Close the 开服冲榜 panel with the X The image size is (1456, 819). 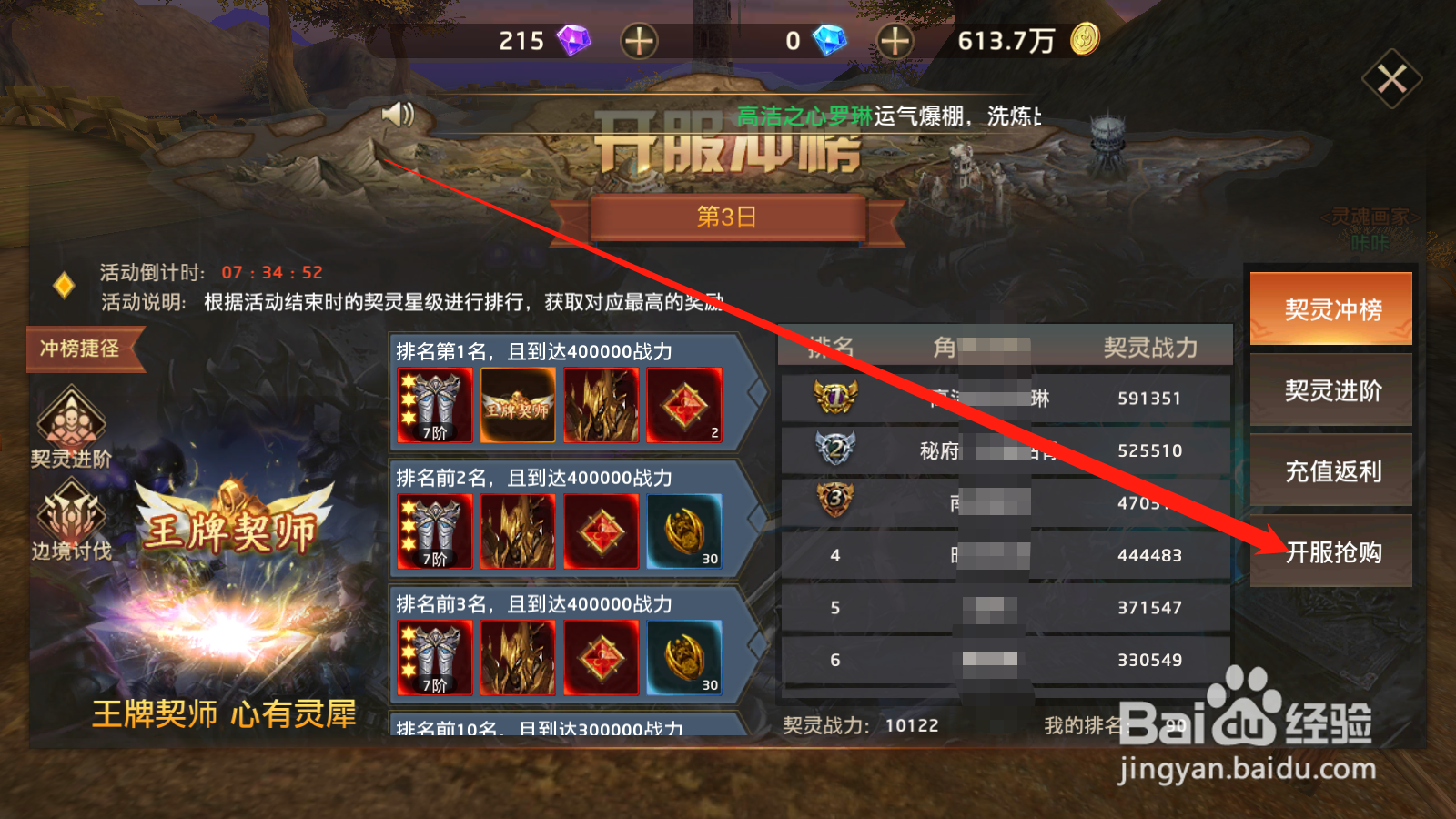click(1390, 80)
